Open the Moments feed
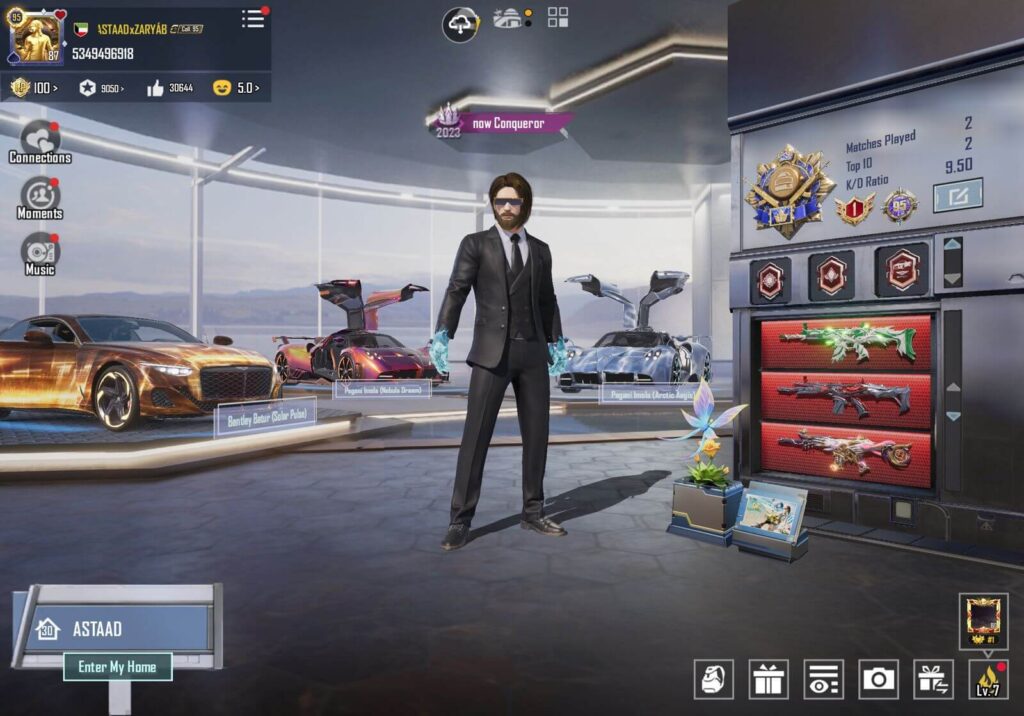This screenshot has height=716, width=1024. click(x=40, y=197)
